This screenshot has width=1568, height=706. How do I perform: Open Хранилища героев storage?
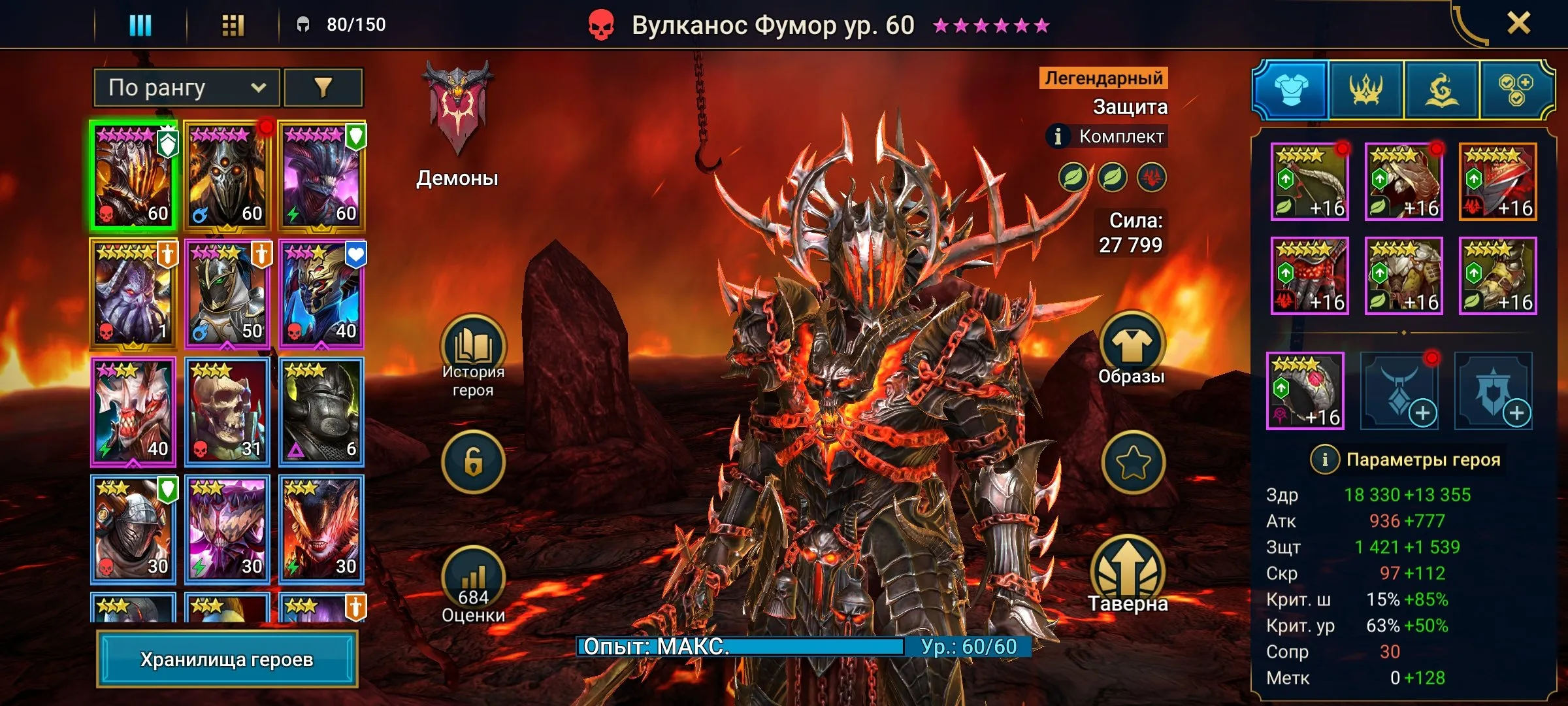point(229,660)
